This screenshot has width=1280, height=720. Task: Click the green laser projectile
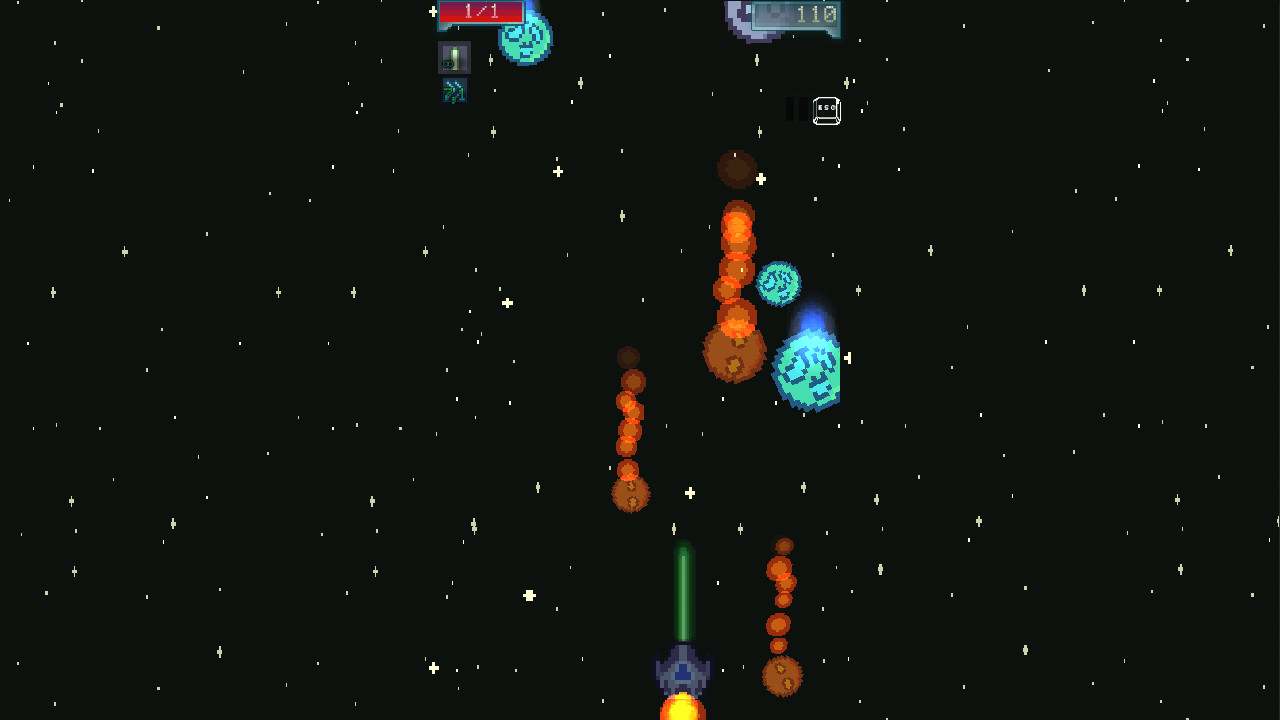tap(681, 590)
